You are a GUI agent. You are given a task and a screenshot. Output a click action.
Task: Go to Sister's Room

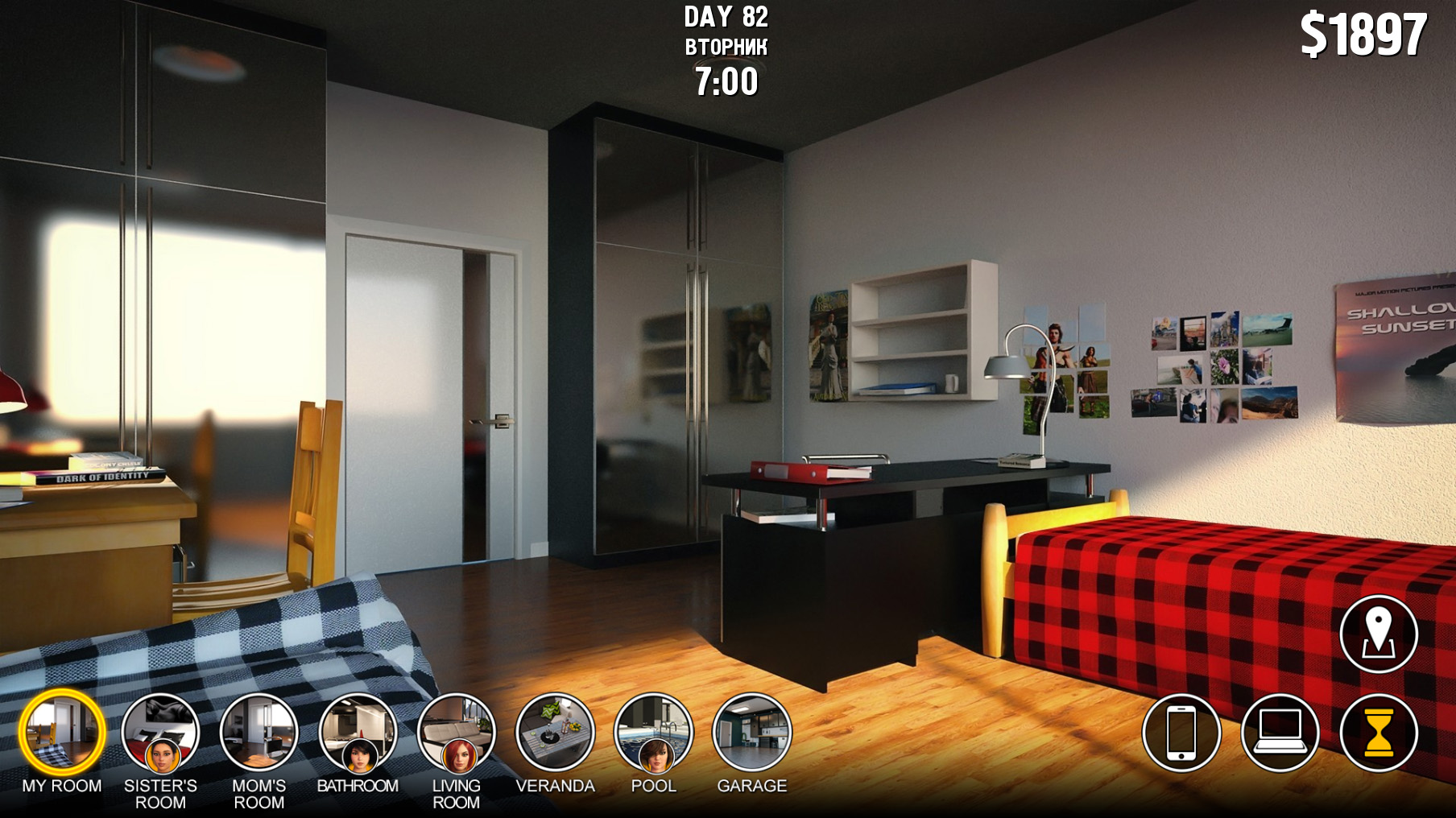coord(160,733)
